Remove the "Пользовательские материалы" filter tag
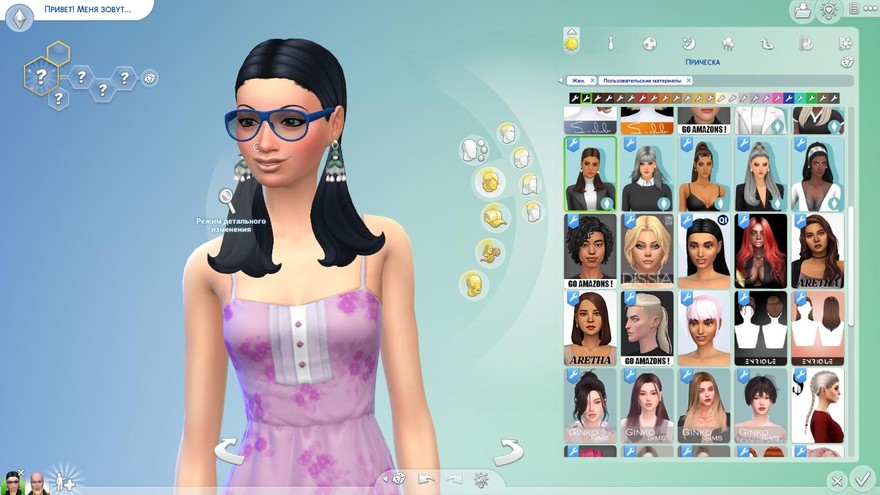The width and height of the screenshot is (880, 495). coord(689,80)
